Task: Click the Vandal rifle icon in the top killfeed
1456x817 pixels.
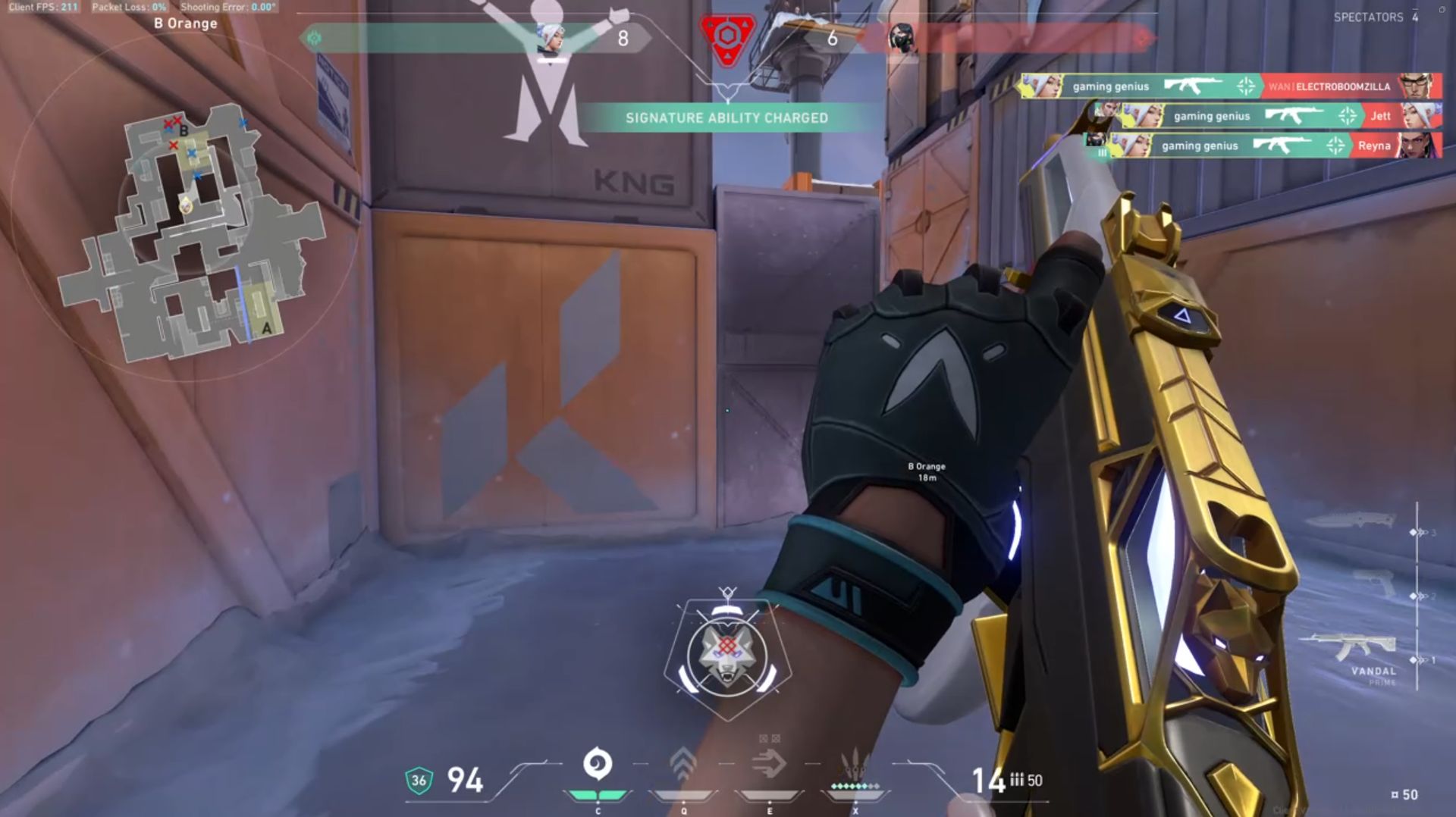Action: 1193,86
